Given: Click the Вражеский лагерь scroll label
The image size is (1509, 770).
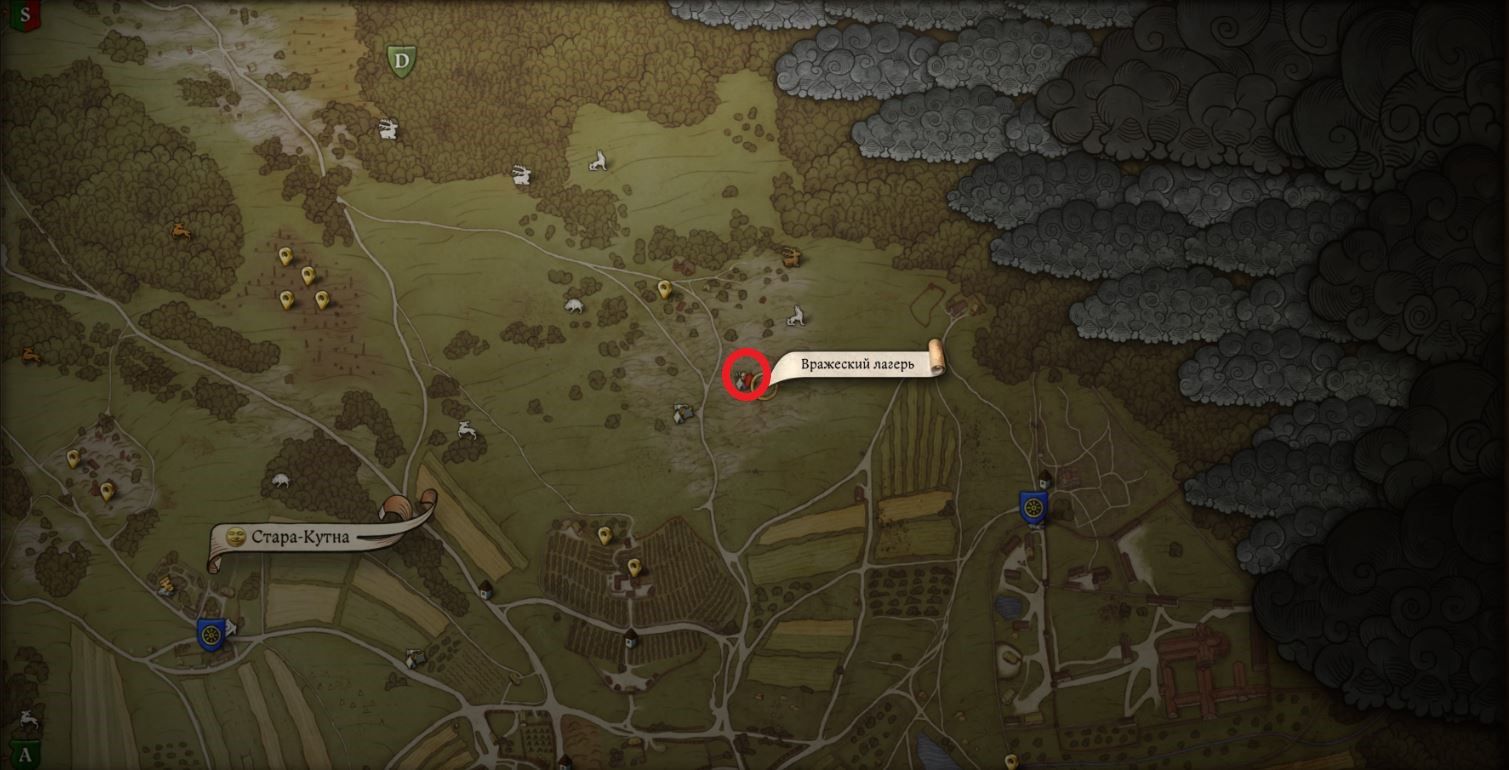Looking at the screenshot, I should click(857, 365).
